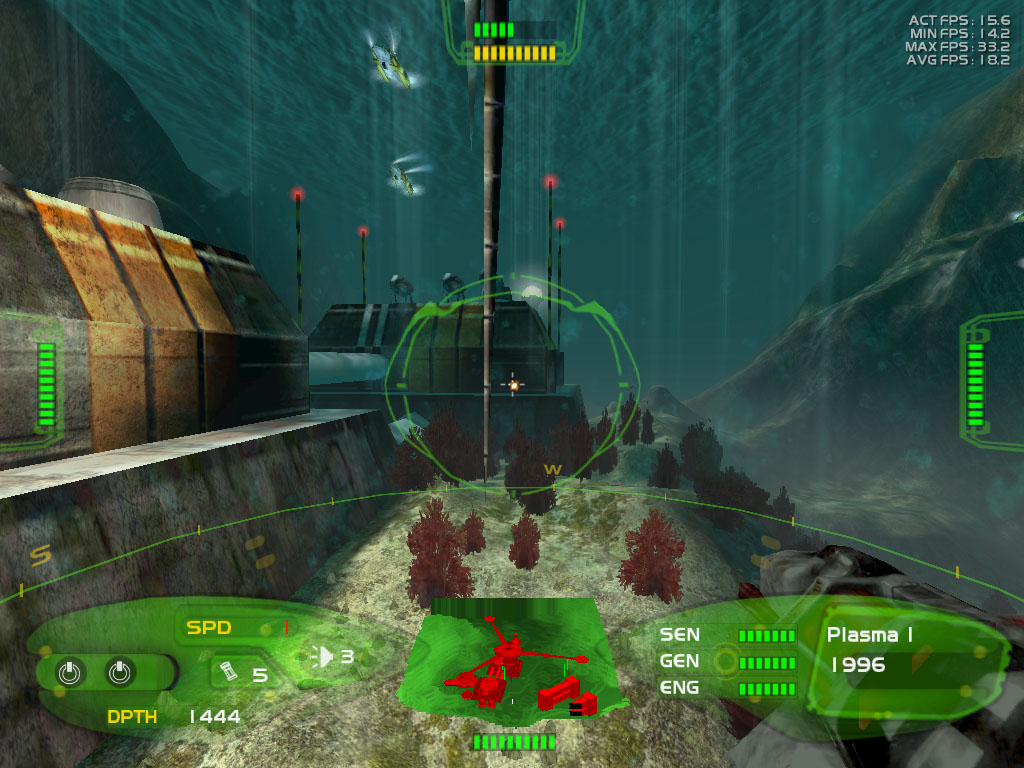Image resolution: width=1024 pixels, height=768 pixels.
Task: Click the GEN system label
Action: [x=679, y=661]
